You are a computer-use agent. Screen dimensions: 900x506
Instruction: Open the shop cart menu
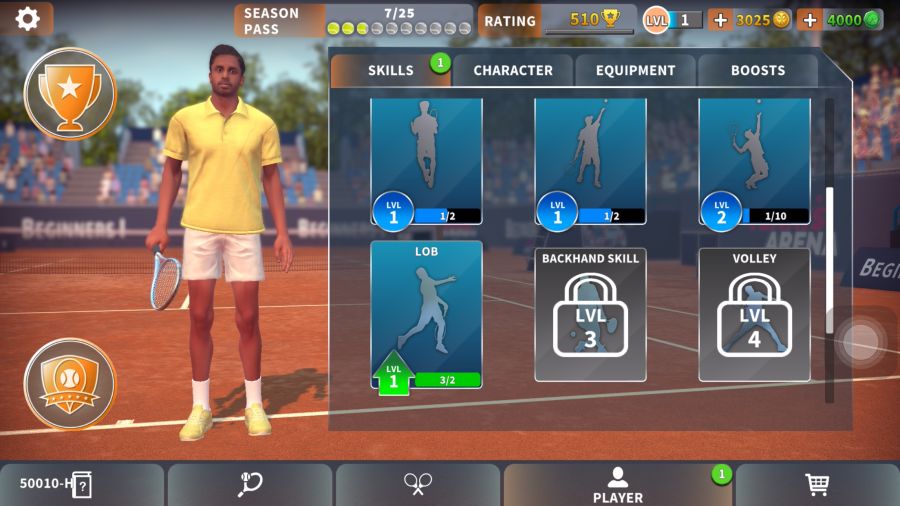817,485
